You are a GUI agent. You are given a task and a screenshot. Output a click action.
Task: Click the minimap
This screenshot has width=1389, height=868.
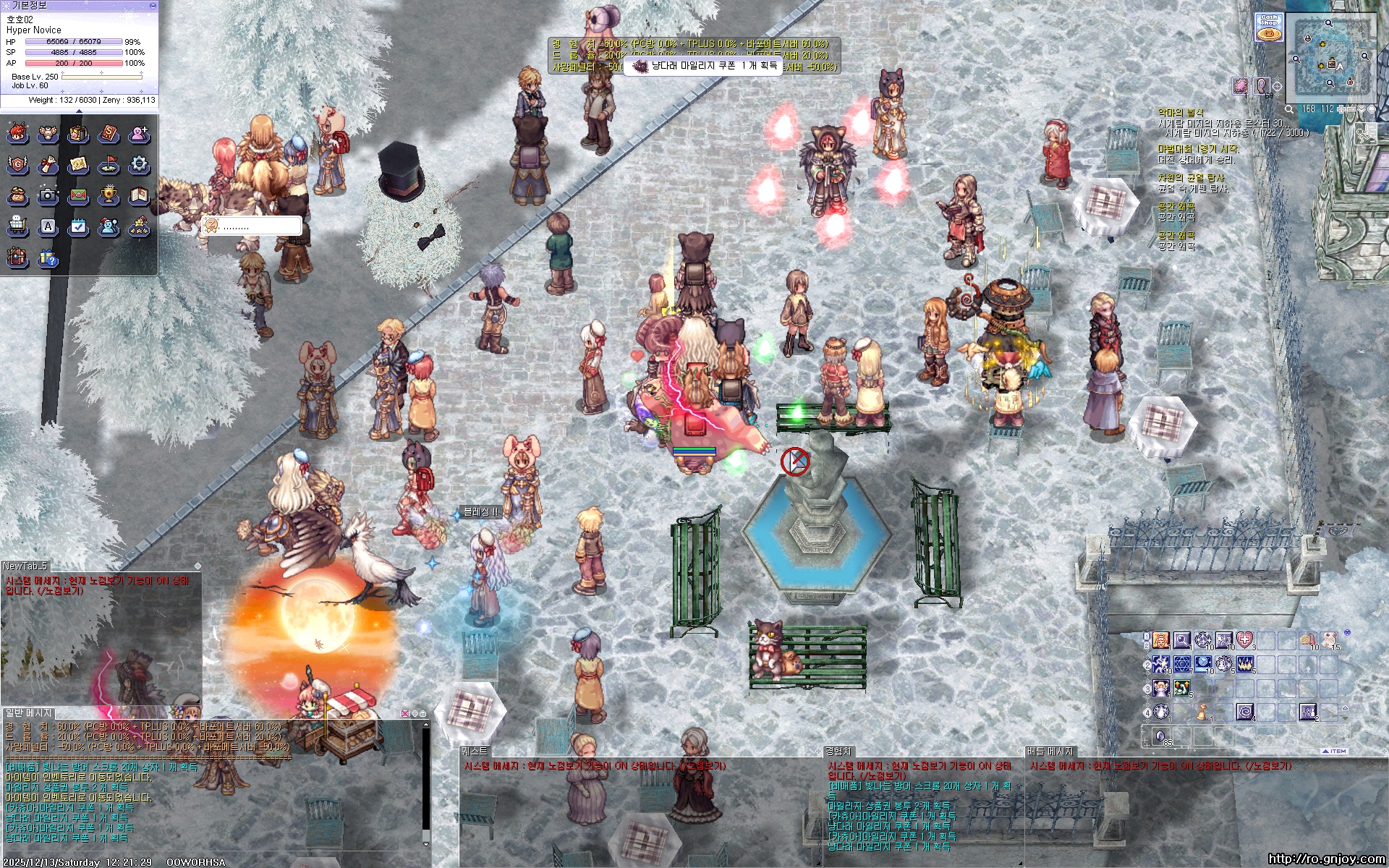tap(1330, 58)
